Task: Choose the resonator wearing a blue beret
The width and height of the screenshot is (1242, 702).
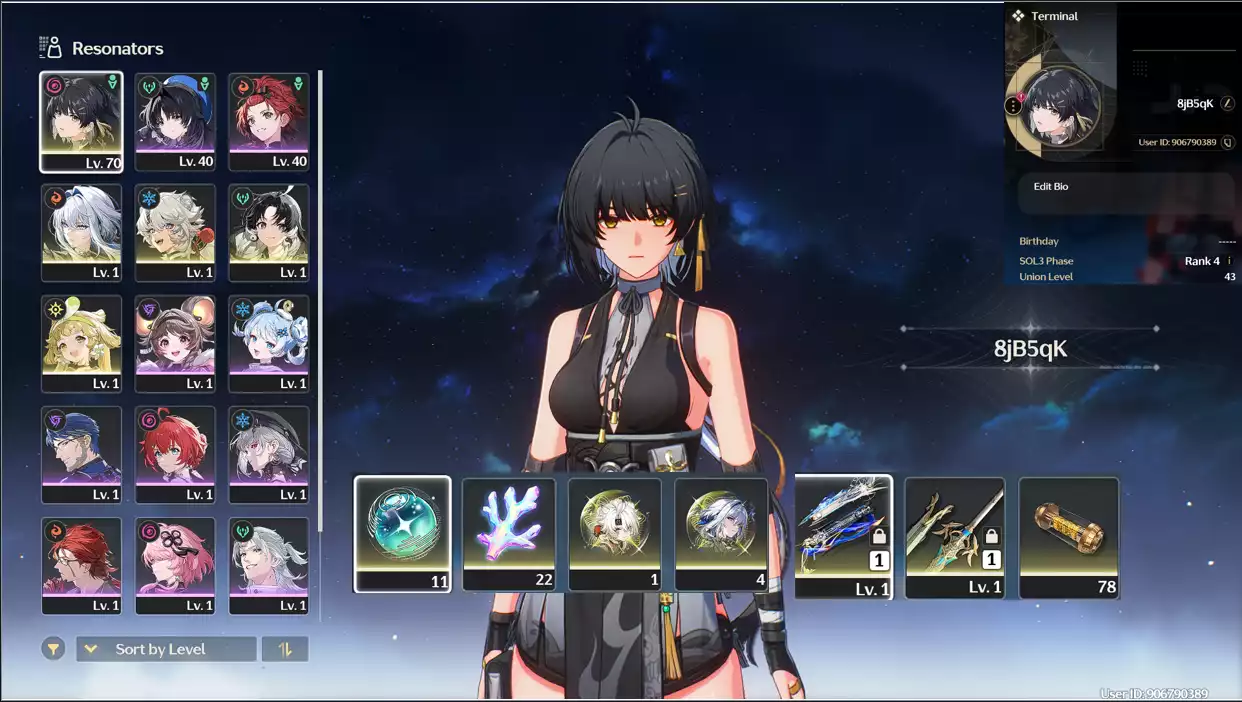Action: 175,122
